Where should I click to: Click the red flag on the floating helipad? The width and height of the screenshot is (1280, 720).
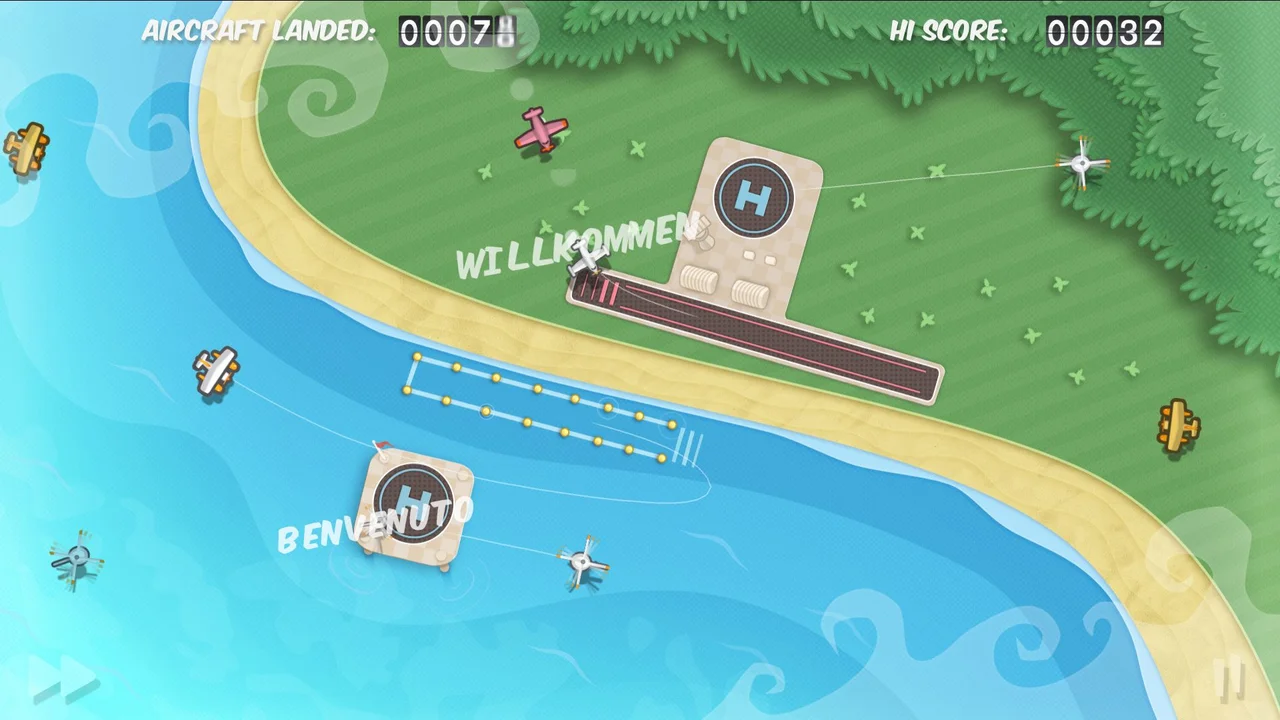[385, 446]
